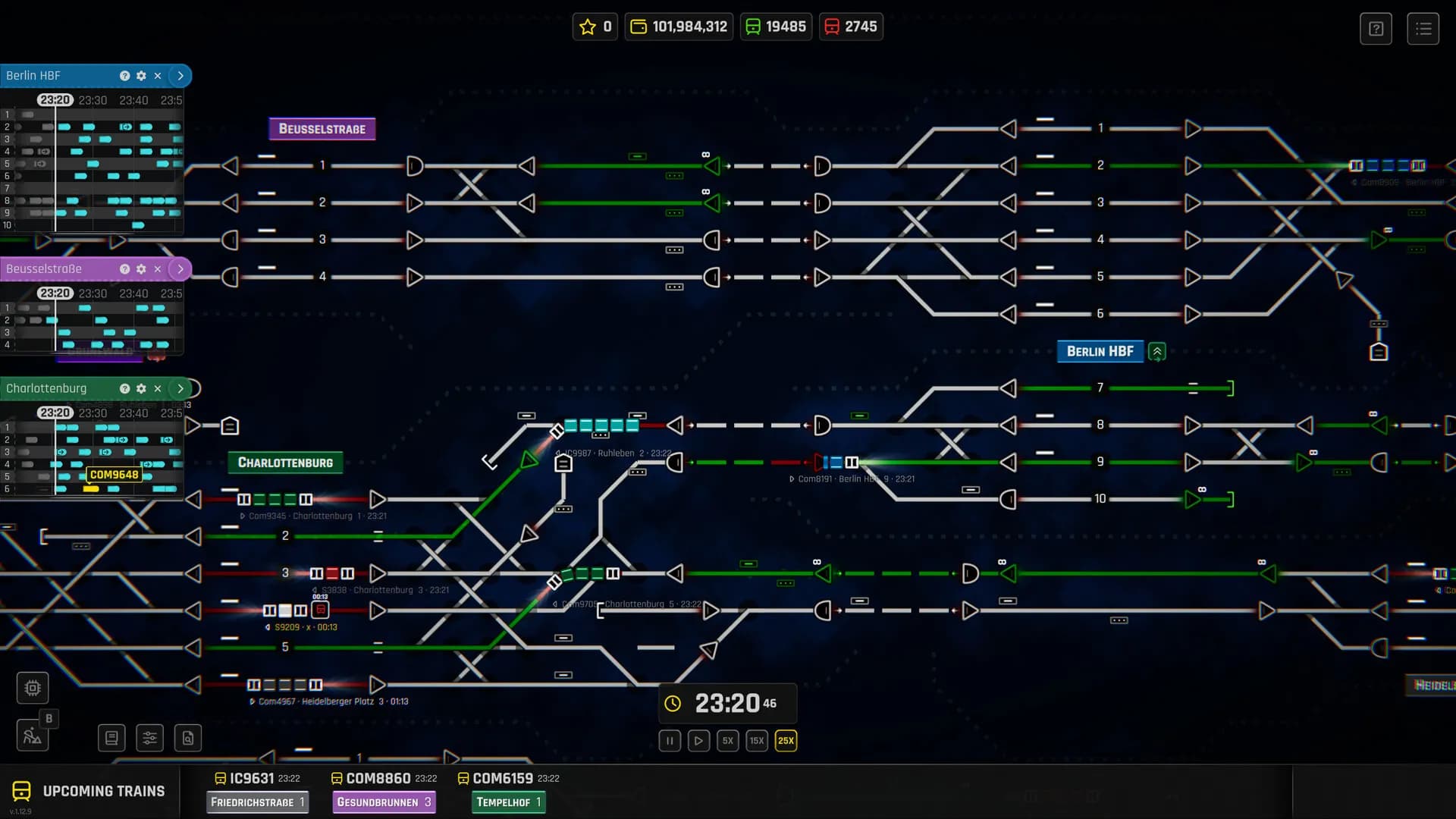The image size is (1456, 819).
Task: Open the list menu icon at top right
Action: point(1424,28)
